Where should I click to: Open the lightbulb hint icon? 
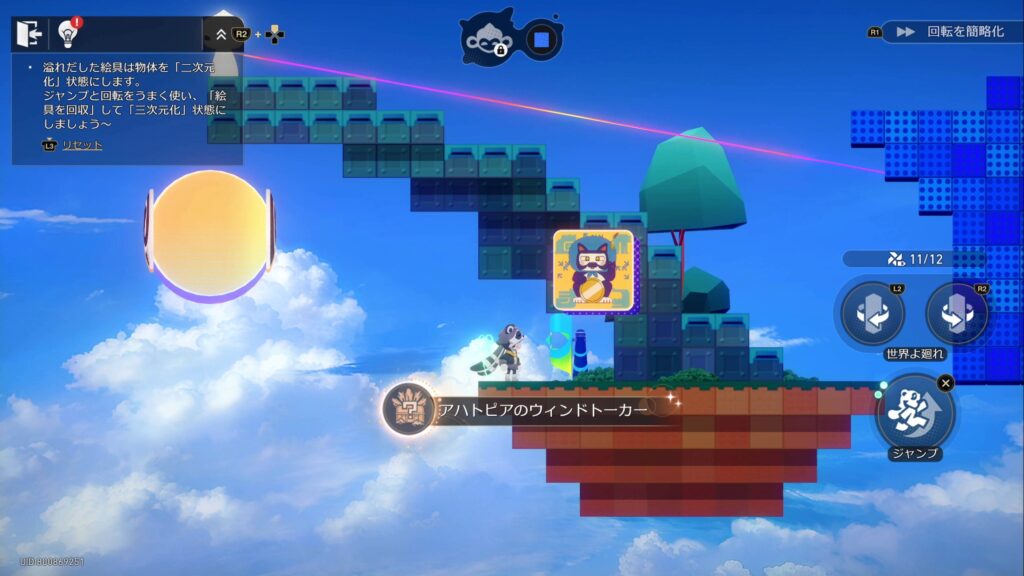tap(68, 34)
